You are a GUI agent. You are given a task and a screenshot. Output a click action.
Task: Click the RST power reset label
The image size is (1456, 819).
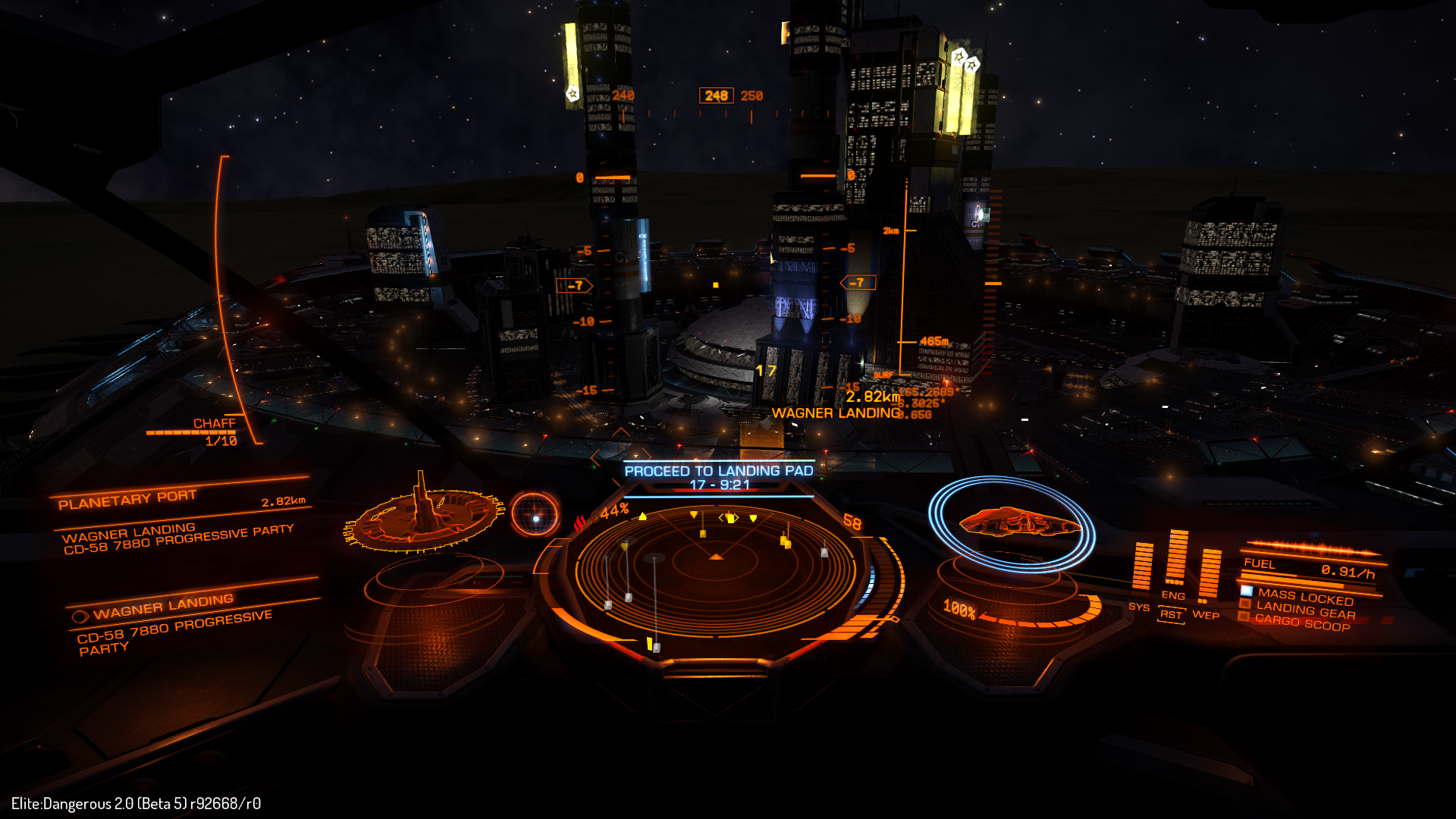coord(1171,615)
